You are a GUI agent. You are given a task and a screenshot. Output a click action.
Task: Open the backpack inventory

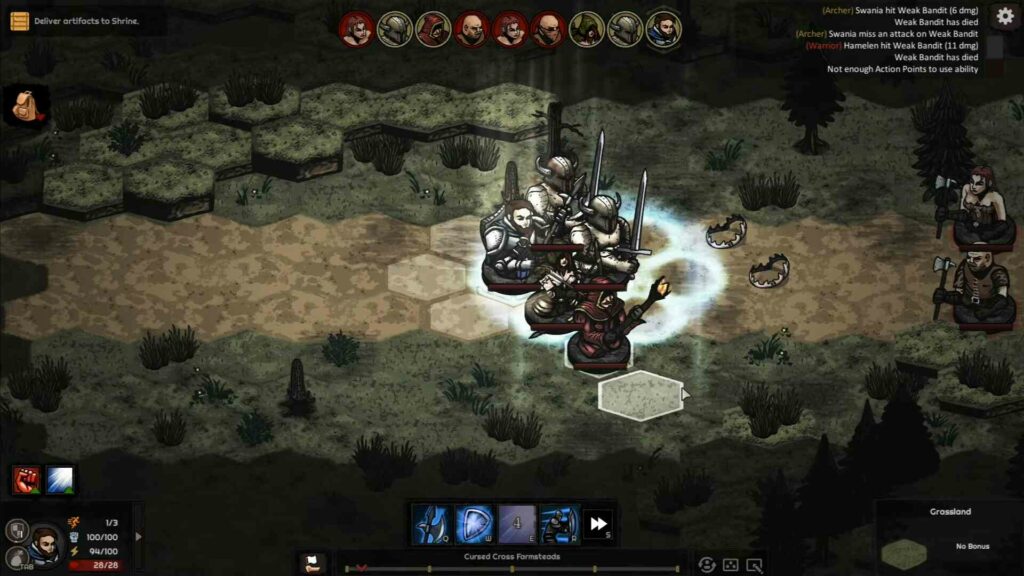tap(26, 104)
